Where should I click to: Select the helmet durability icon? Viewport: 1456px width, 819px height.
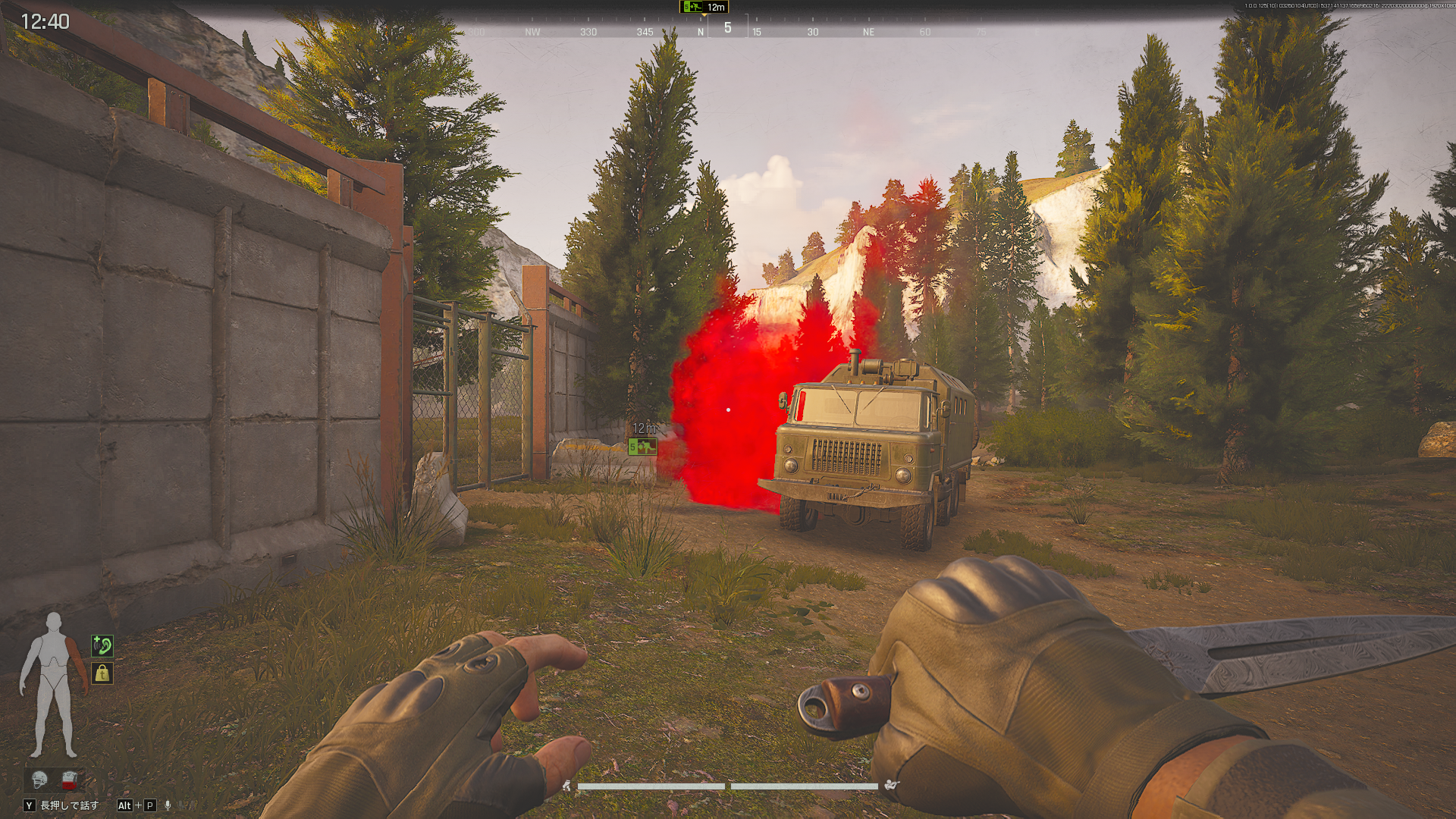pos(39,779)
